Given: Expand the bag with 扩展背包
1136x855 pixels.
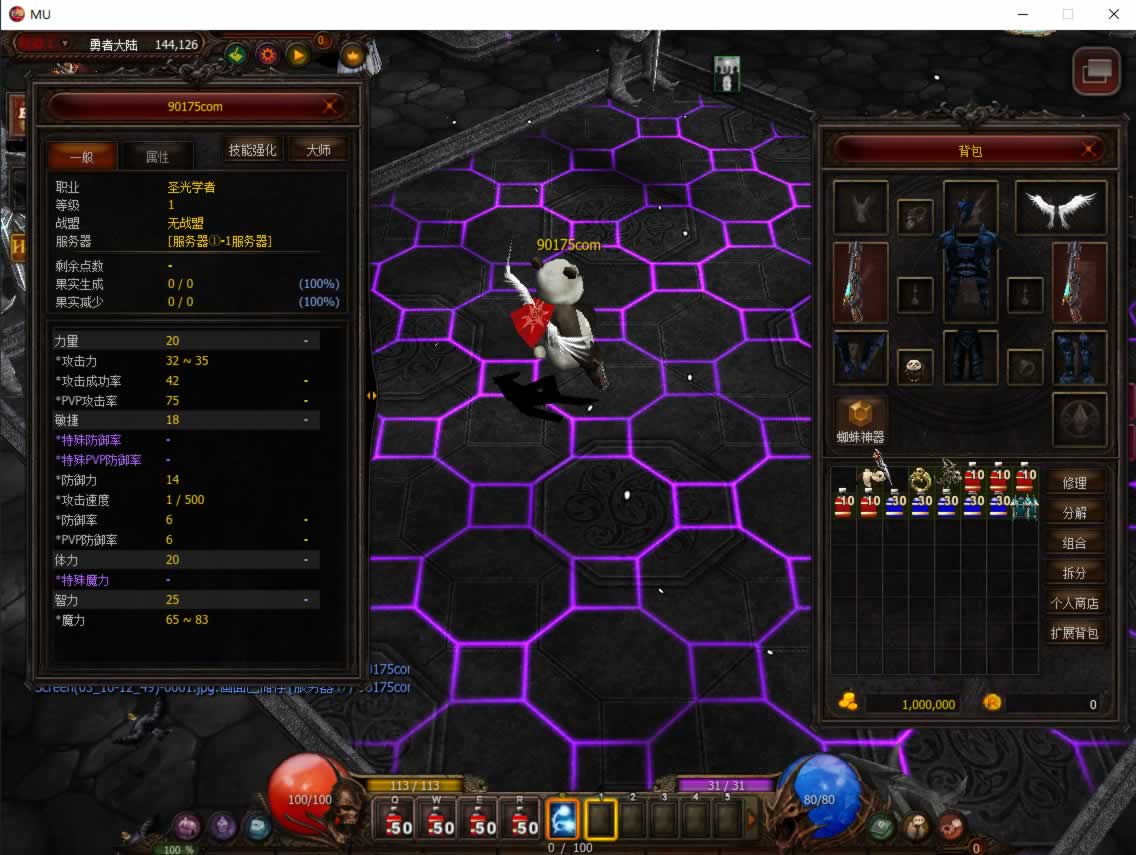Looking at the screenshot, I should click(x=1074, y=633).
